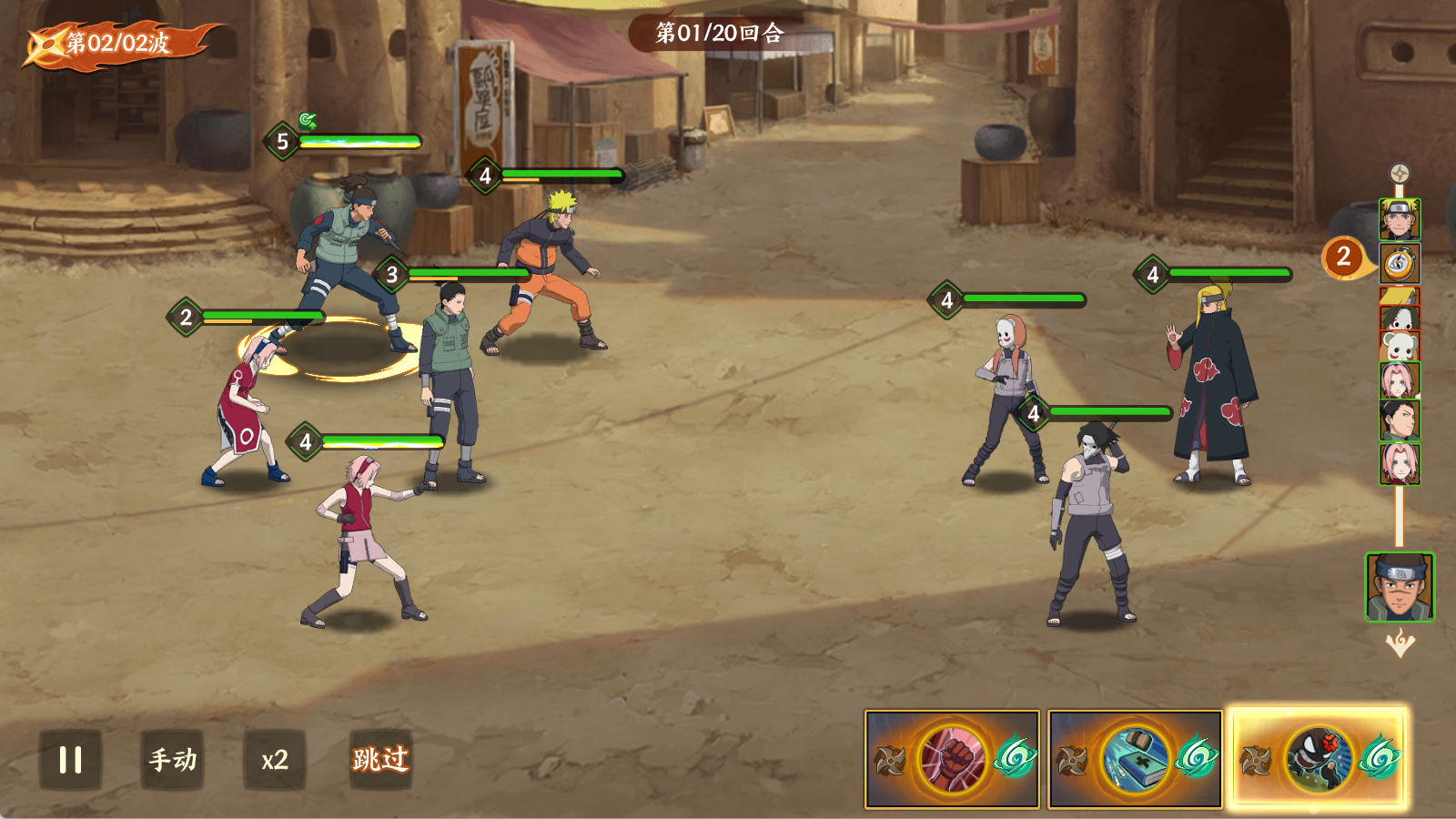The image size is (1456, 819).
Task: Click the arrow ornament below the turn order
Action: (x=1400, y=644)
